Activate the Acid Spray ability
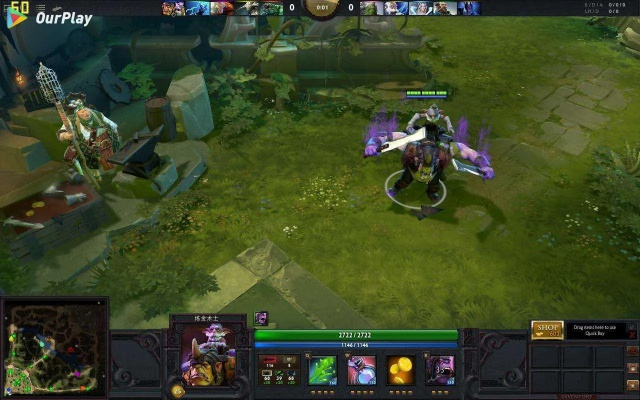Image resolution: width=640 pixels, height=400 pixels. coord(323,370)
